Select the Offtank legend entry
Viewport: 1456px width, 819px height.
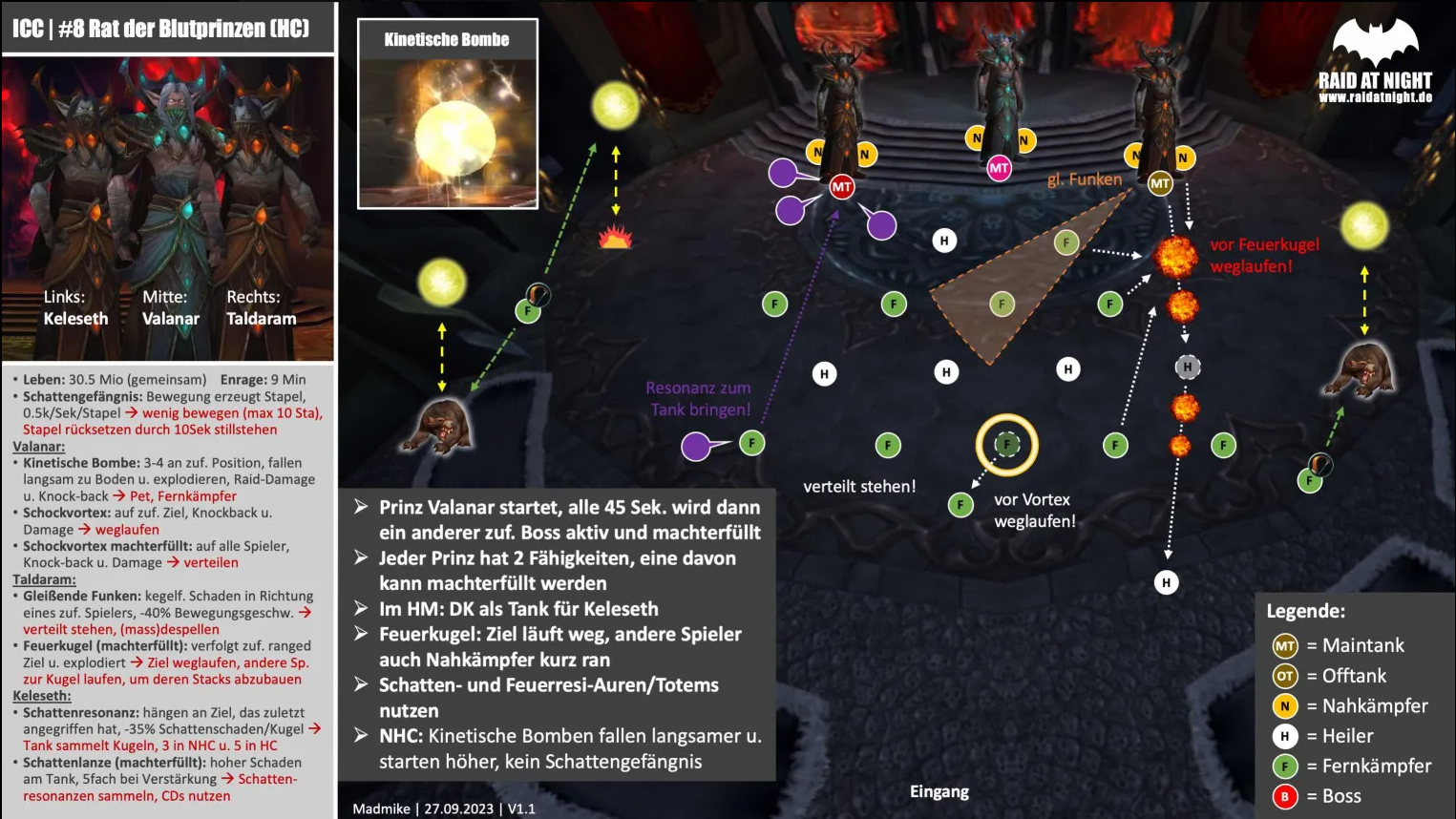pyautogui.click(x=1285, y=677)
